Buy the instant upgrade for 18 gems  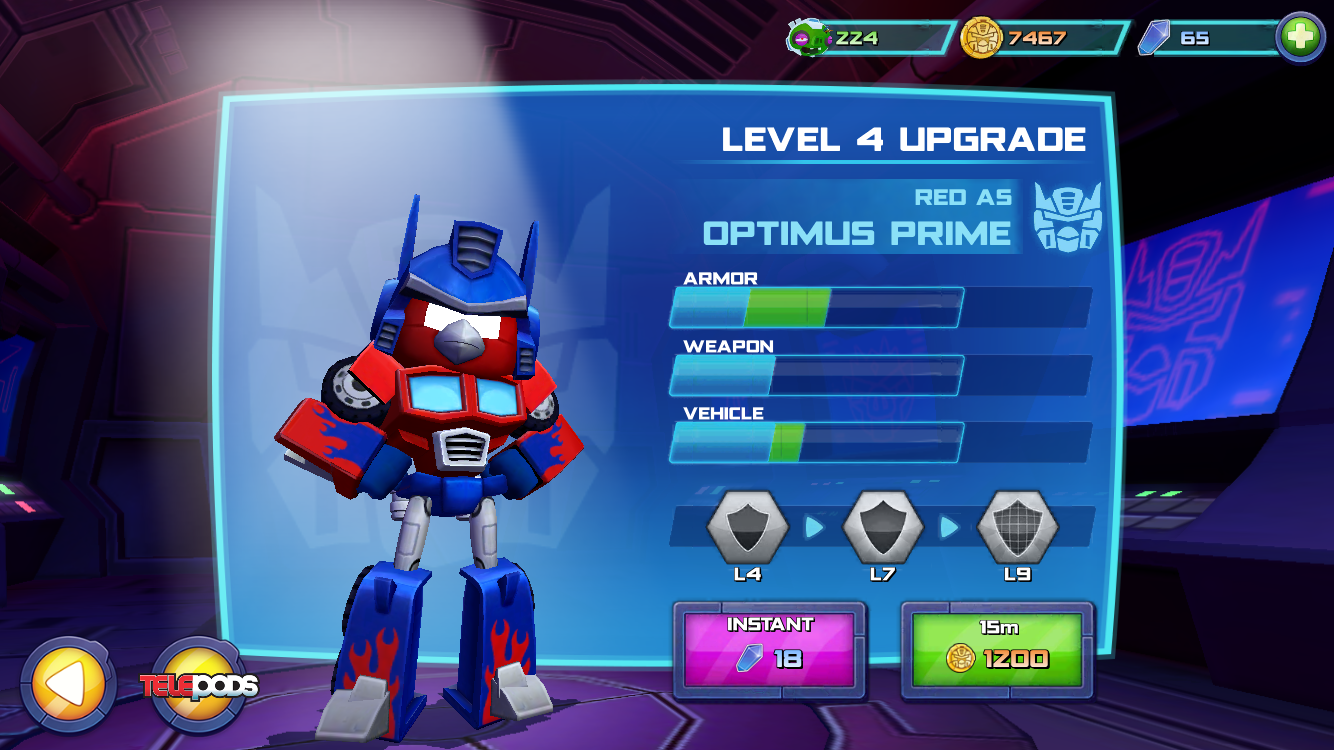click(x=769, y=648)
